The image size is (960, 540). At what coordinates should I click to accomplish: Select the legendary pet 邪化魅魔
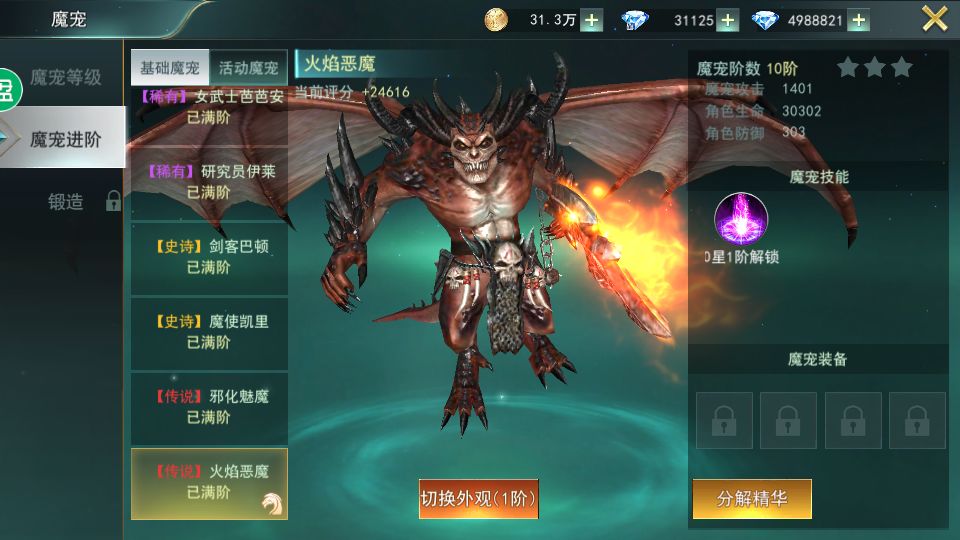209,407
